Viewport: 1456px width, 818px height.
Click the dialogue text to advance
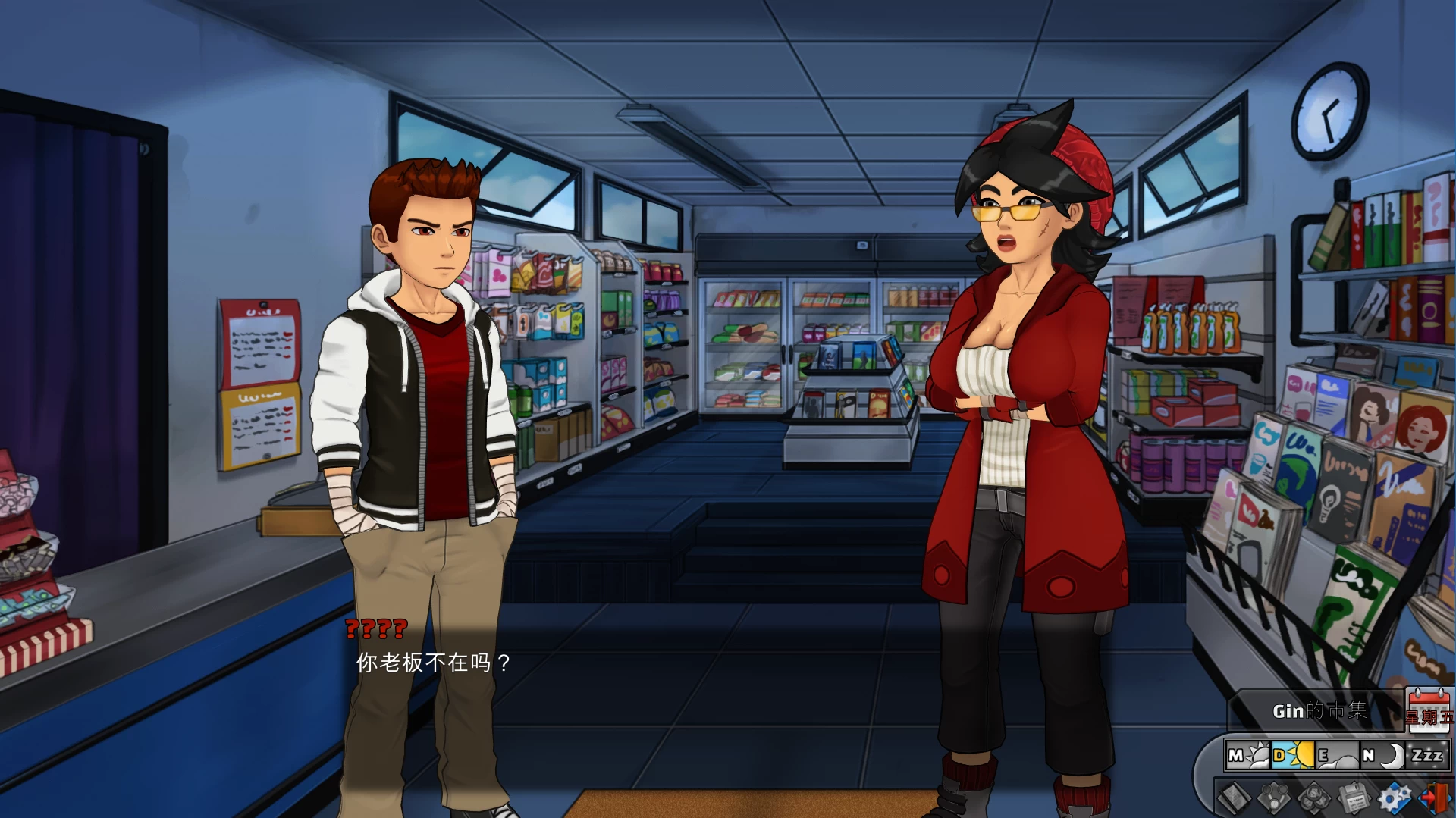coord(432,662)
